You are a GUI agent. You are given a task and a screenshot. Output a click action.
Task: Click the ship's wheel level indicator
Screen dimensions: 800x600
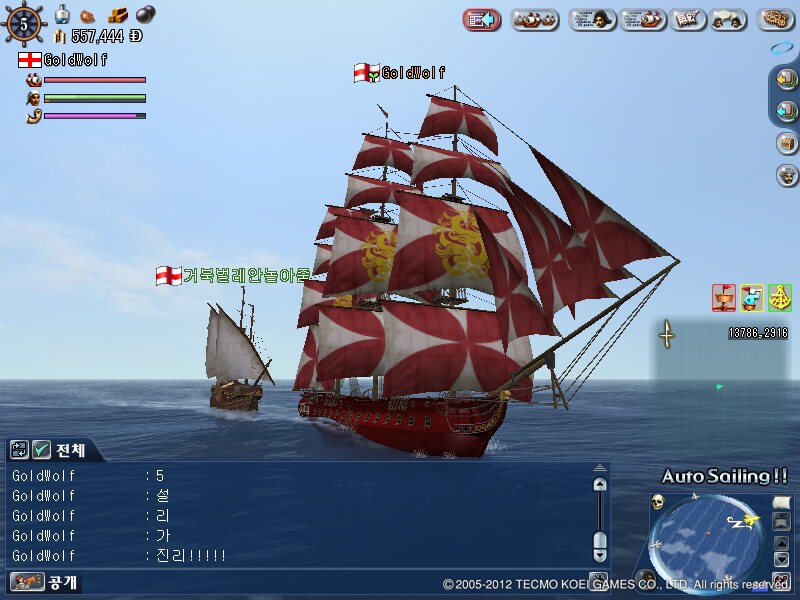pyautogui.click(x=24, y=21)
